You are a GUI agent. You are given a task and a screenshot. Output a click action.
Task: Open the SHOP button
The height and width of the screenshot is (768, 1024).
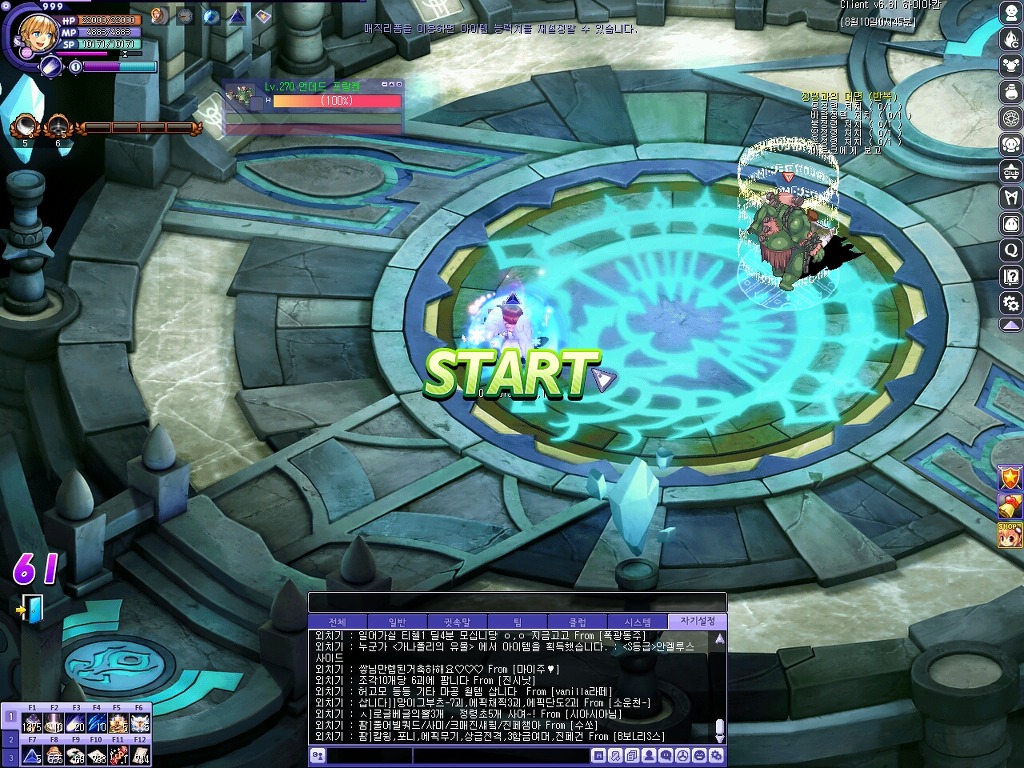[x=1010, y=535]
